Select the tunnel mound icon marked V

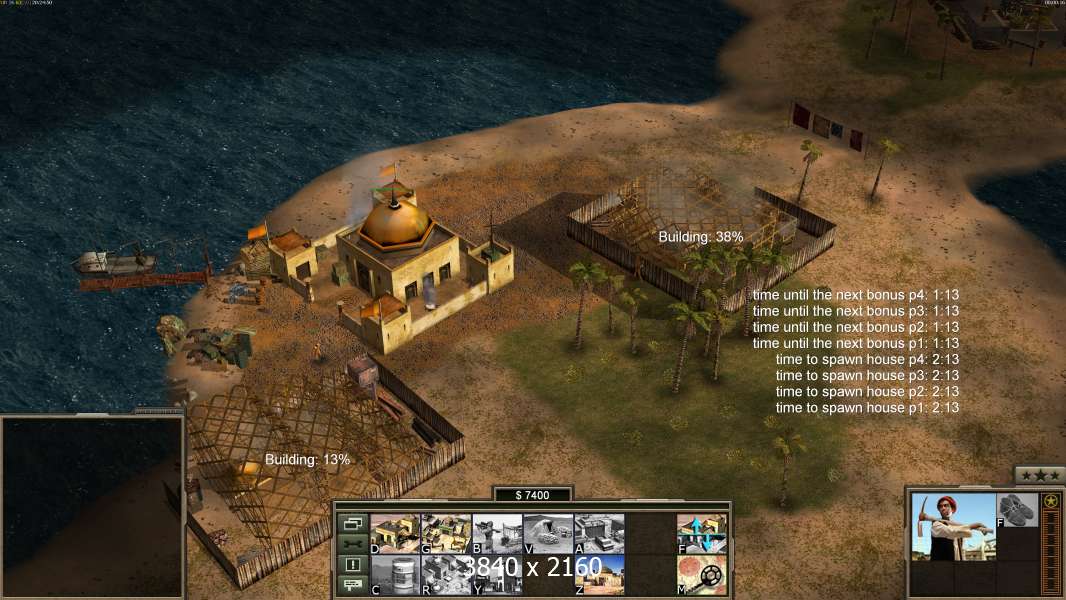pos(548,533)
